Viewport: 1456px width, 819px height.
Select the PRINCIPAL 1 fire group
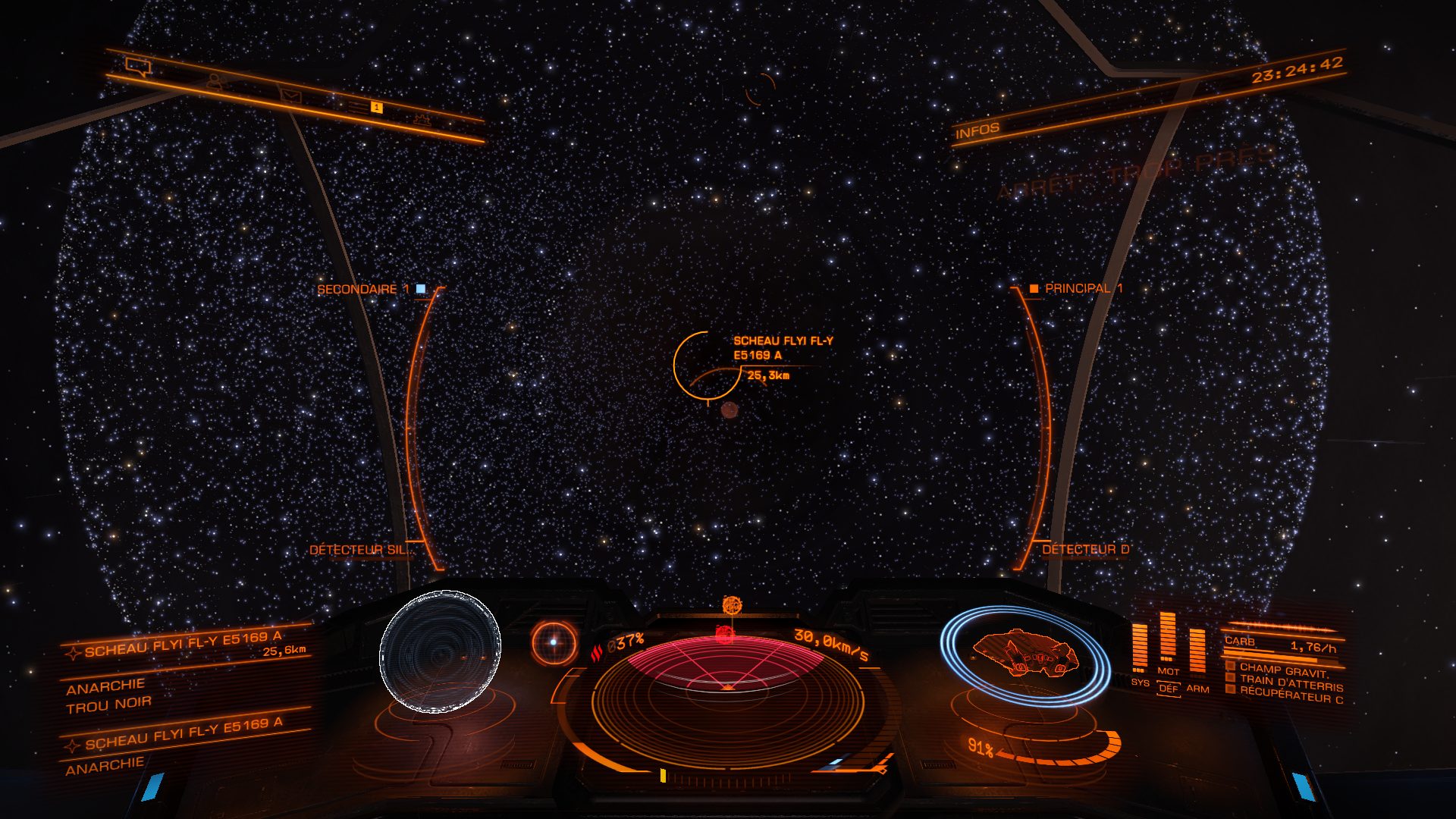click(x=1076, y=288)
